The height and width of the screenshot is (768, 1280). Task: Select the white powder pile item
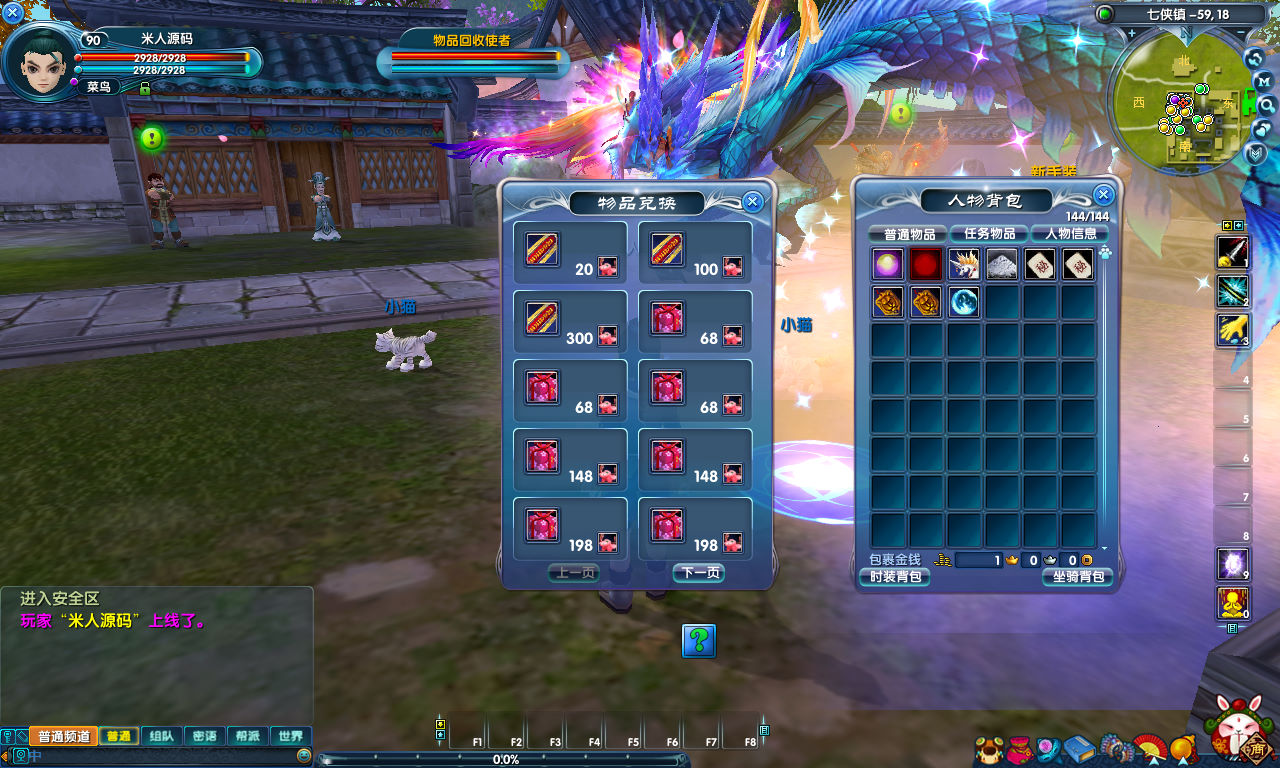coord(1002,265)
